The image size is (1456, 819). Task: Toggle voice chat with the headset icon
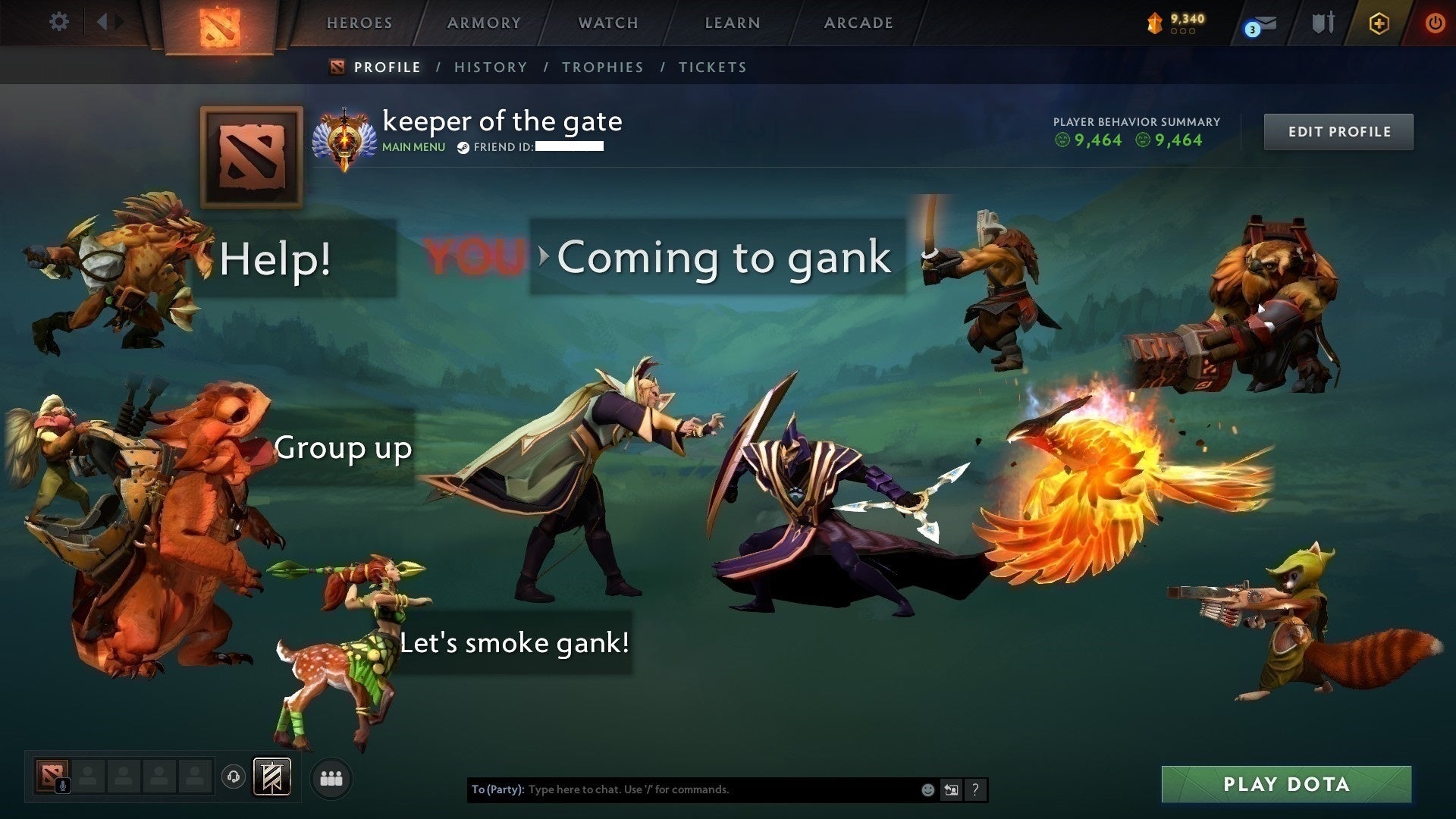tap(234, 777)
